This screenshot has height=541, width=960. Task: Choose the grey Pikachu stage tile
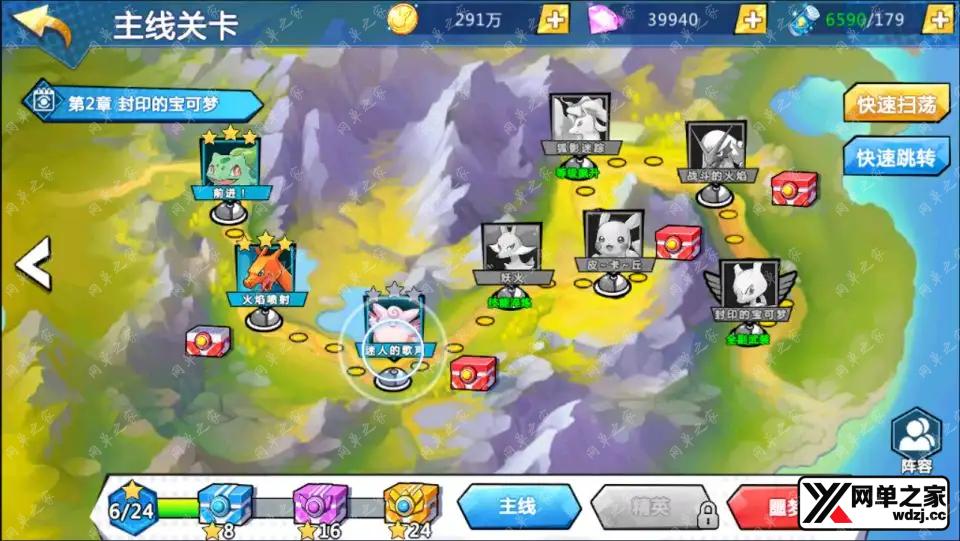(613, 242)
